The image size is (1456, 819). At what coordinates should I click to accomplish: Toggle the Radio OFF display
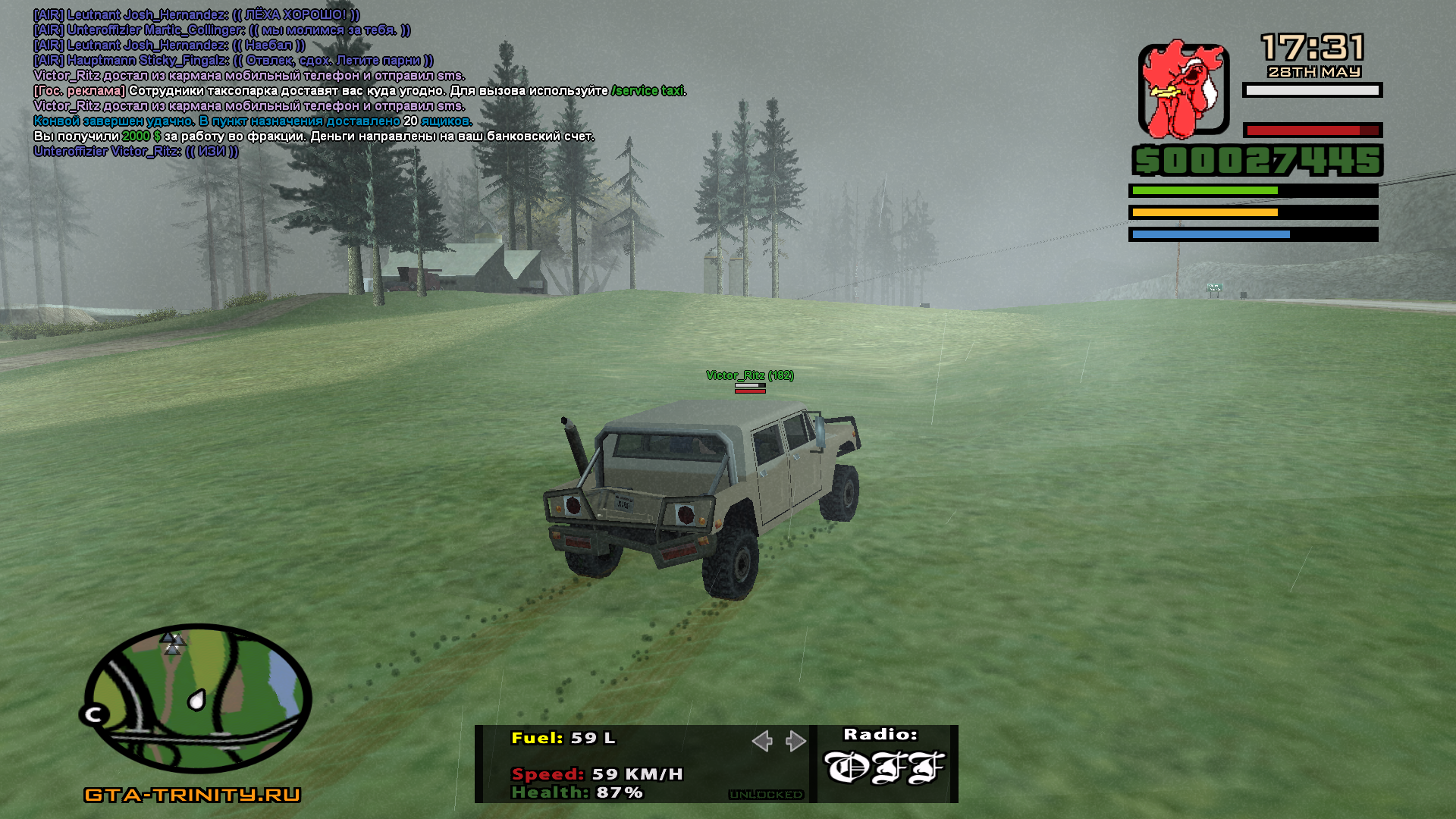coord(884,766)
